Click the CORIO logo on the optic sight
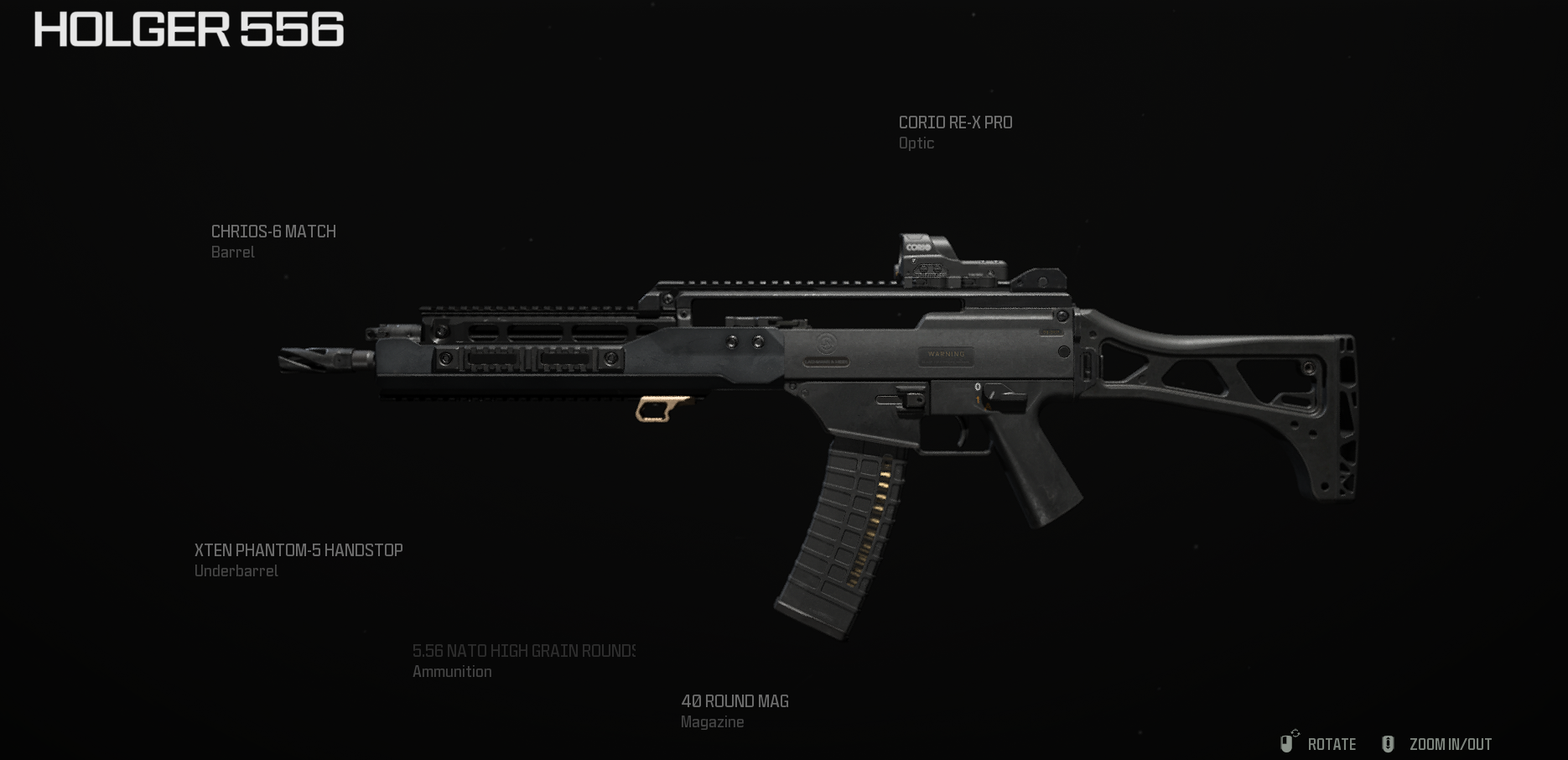Viewport: 1568px width, 760px height. tap(917, 248)
